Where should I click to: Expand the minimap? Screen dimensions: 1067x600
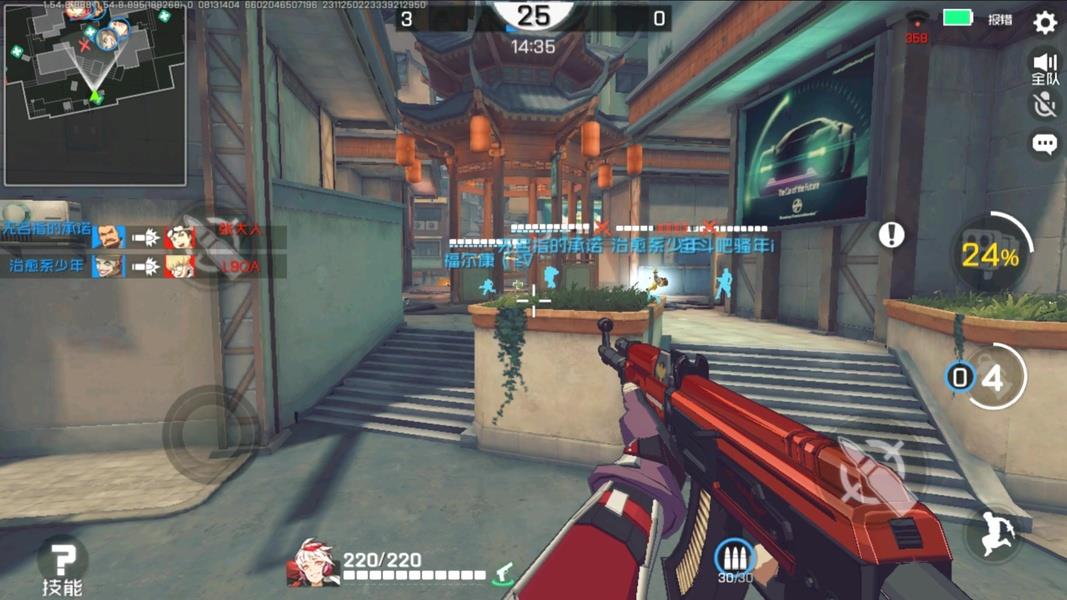pos(95,96)
